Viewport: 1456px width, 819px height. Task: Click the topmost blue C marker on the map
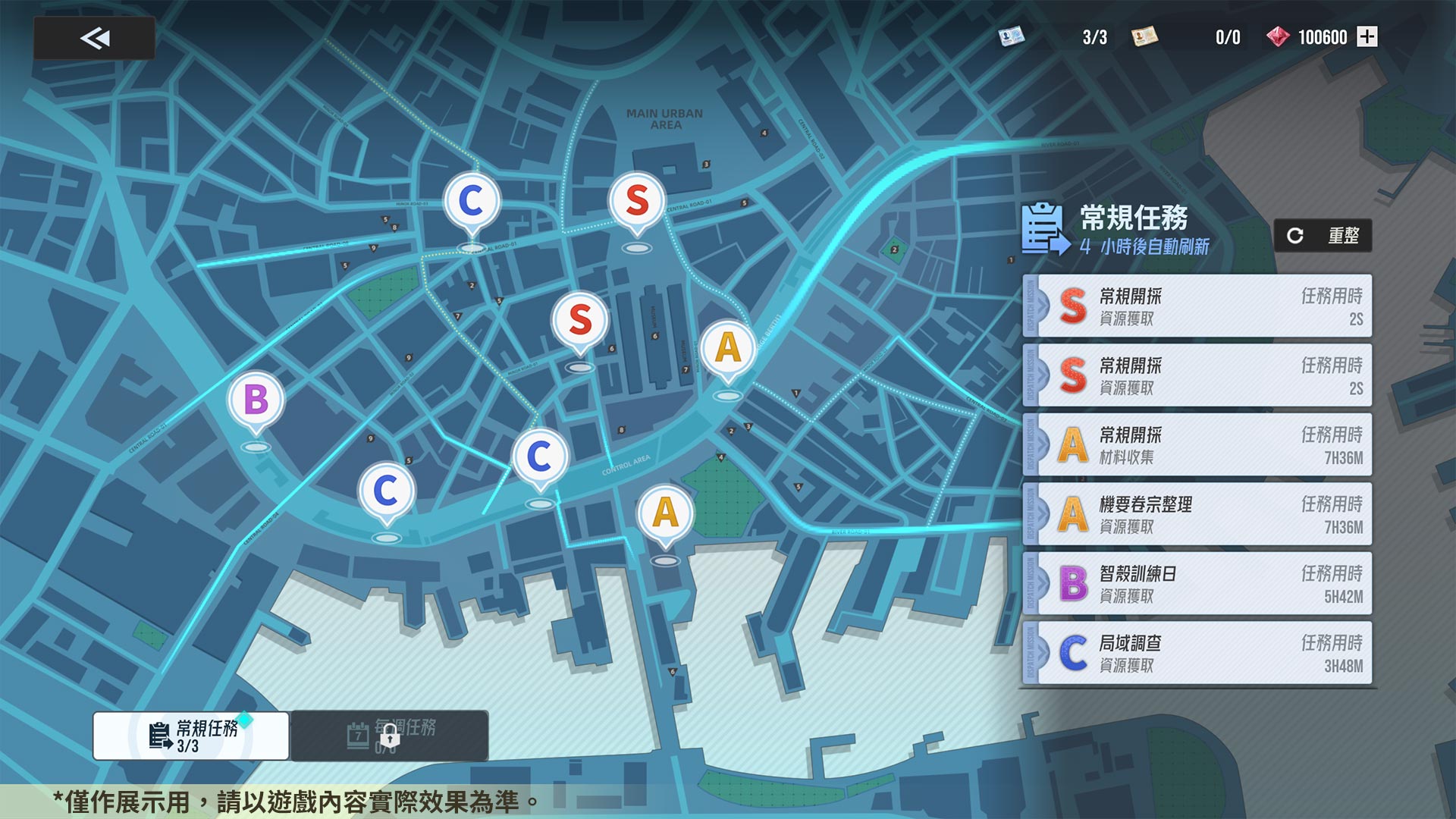point(470,199)
